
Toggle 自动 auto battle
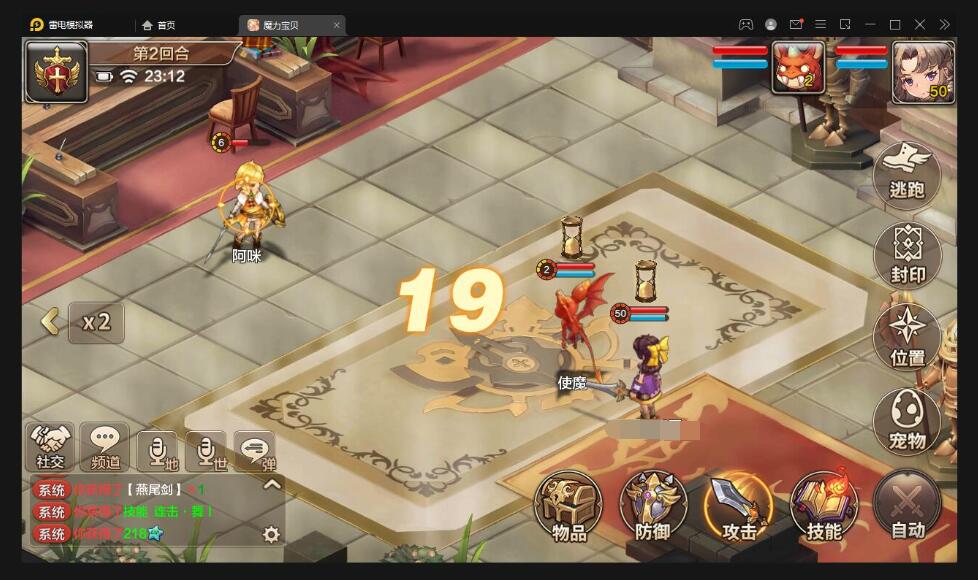(x=907, y=507)
